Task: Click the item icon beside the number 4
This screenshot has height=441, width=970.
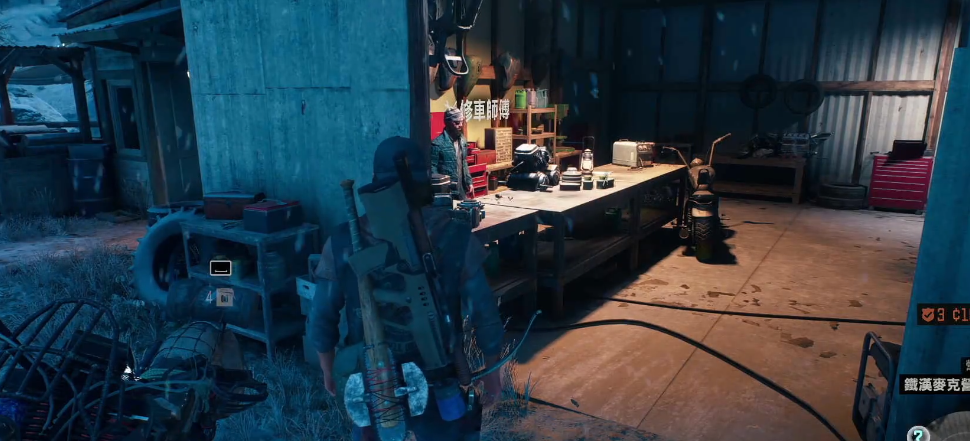Action: pyautogui.click(x=225, y=296)
